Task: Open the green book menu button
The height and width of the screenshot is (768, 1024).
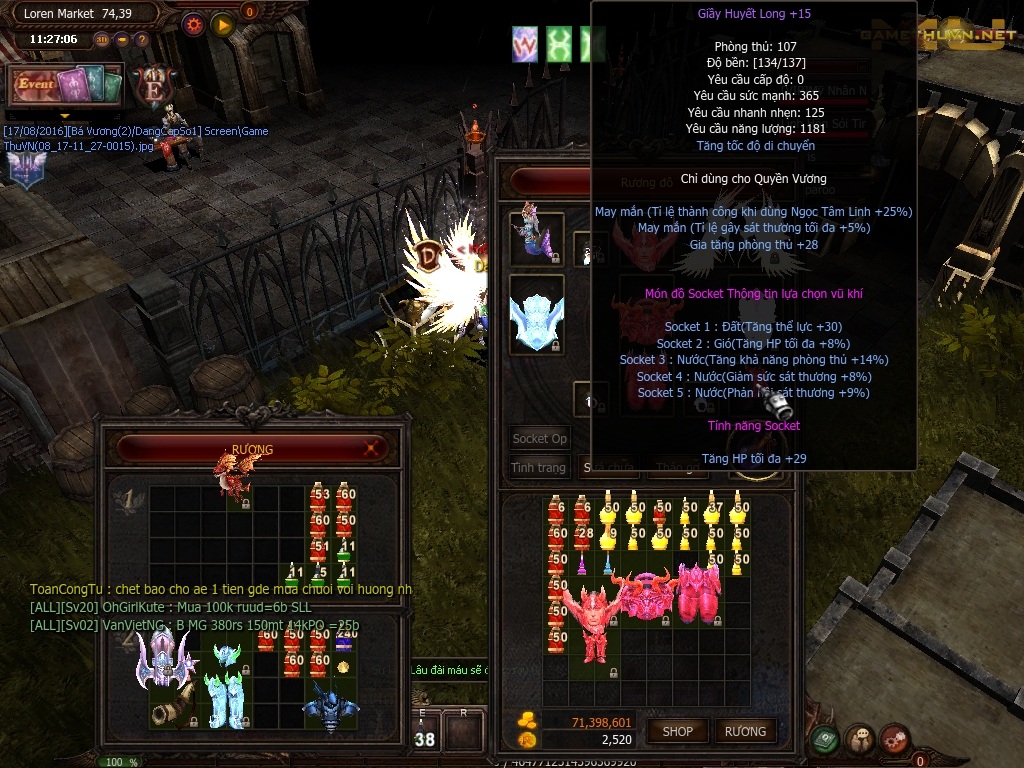Action: coord(825,740)
